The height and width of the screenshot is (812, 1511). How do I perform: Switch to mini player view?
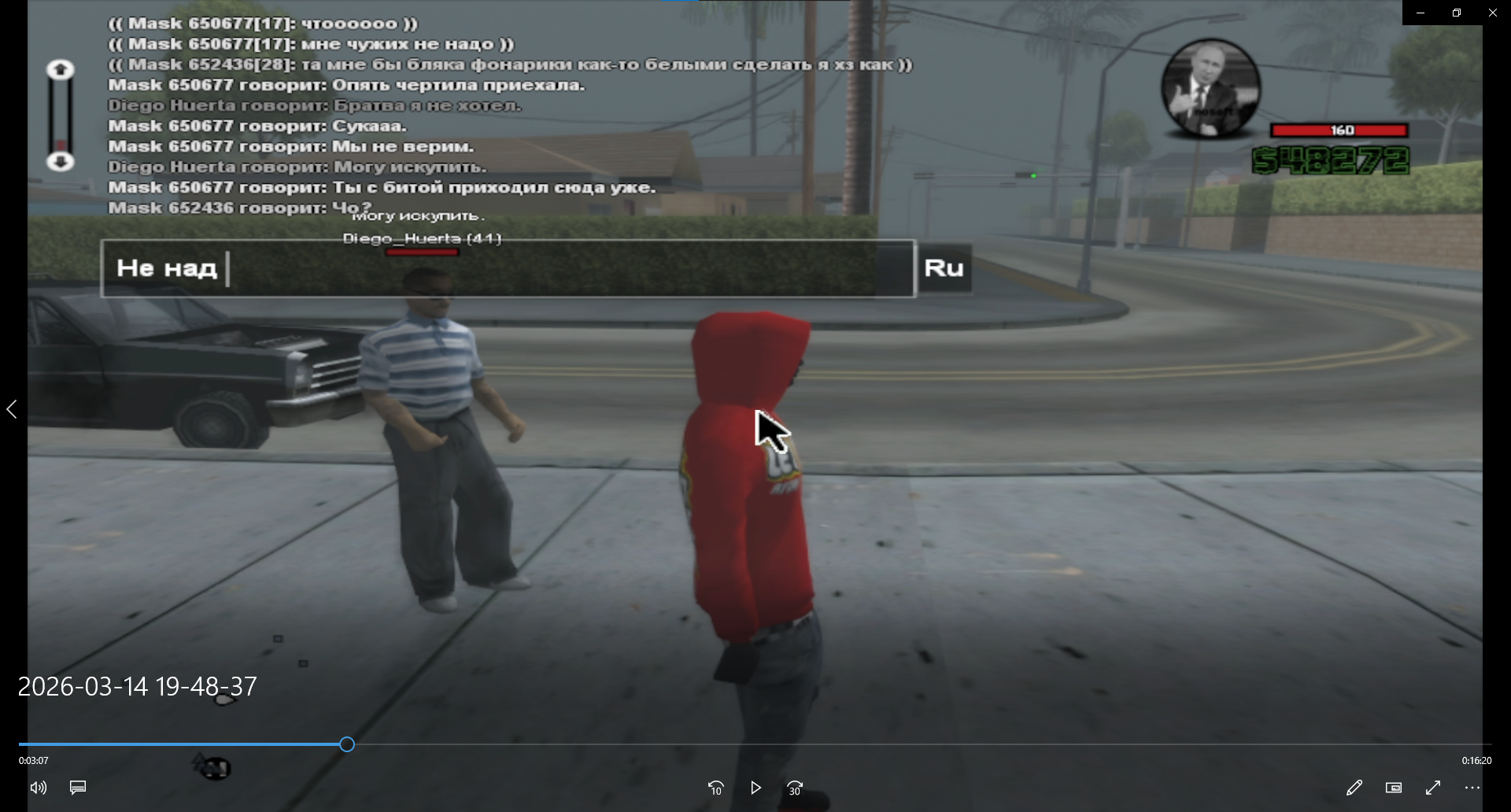[x=1394, y=788]
